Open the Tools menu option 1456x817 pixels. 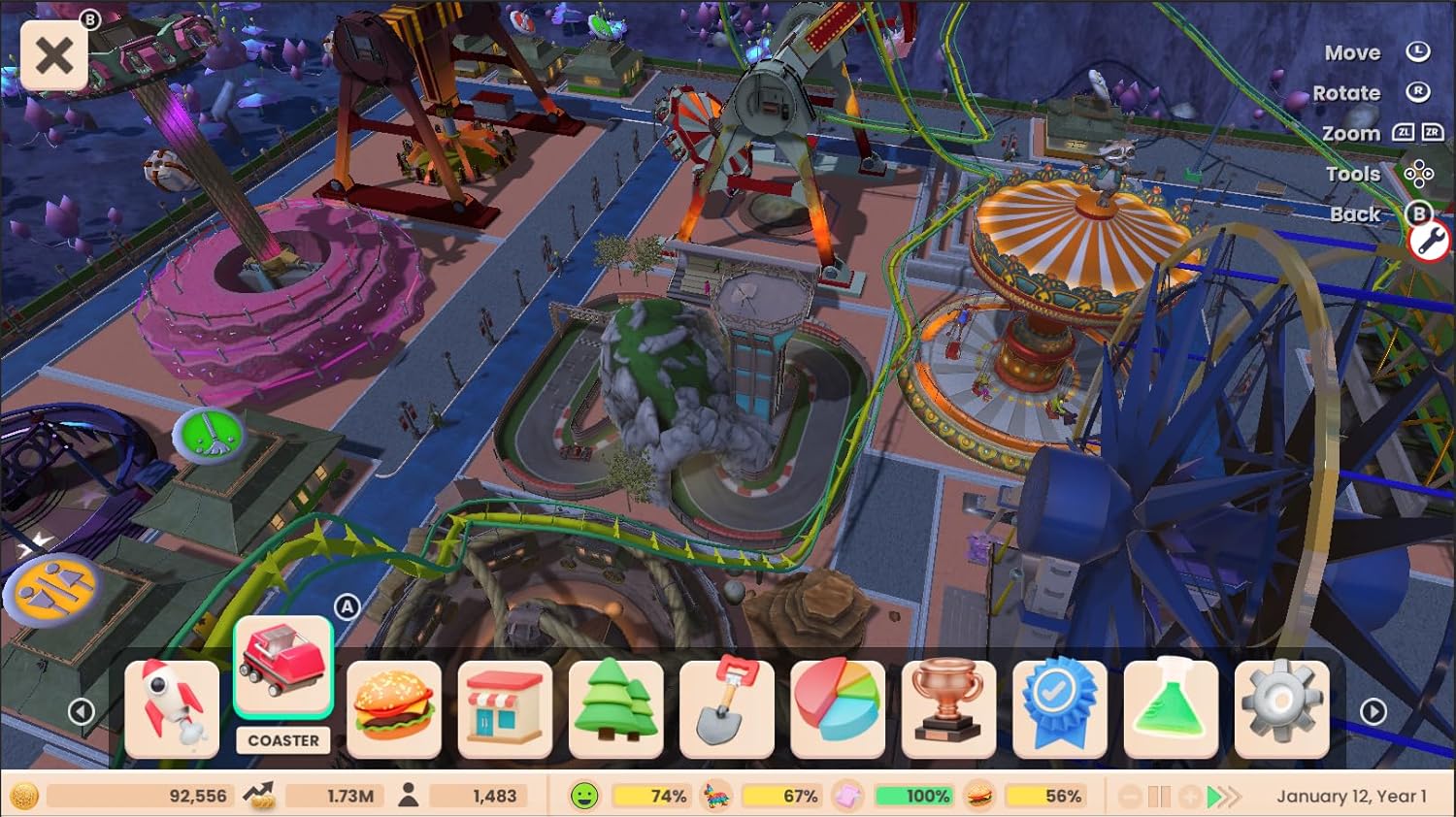click(x=1354, y=173)
